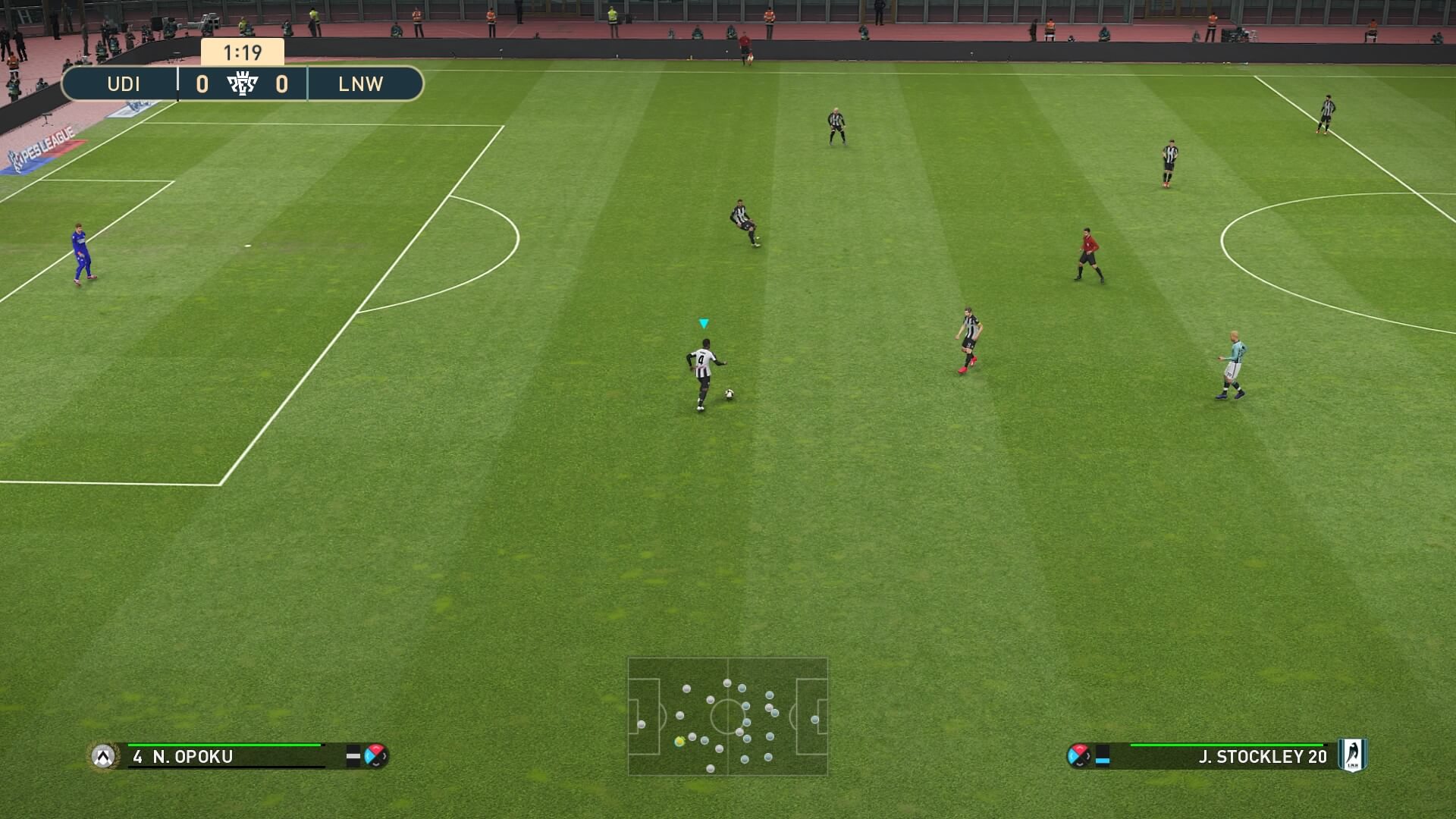Click the LNW team crest icon

pos(1351,755)
